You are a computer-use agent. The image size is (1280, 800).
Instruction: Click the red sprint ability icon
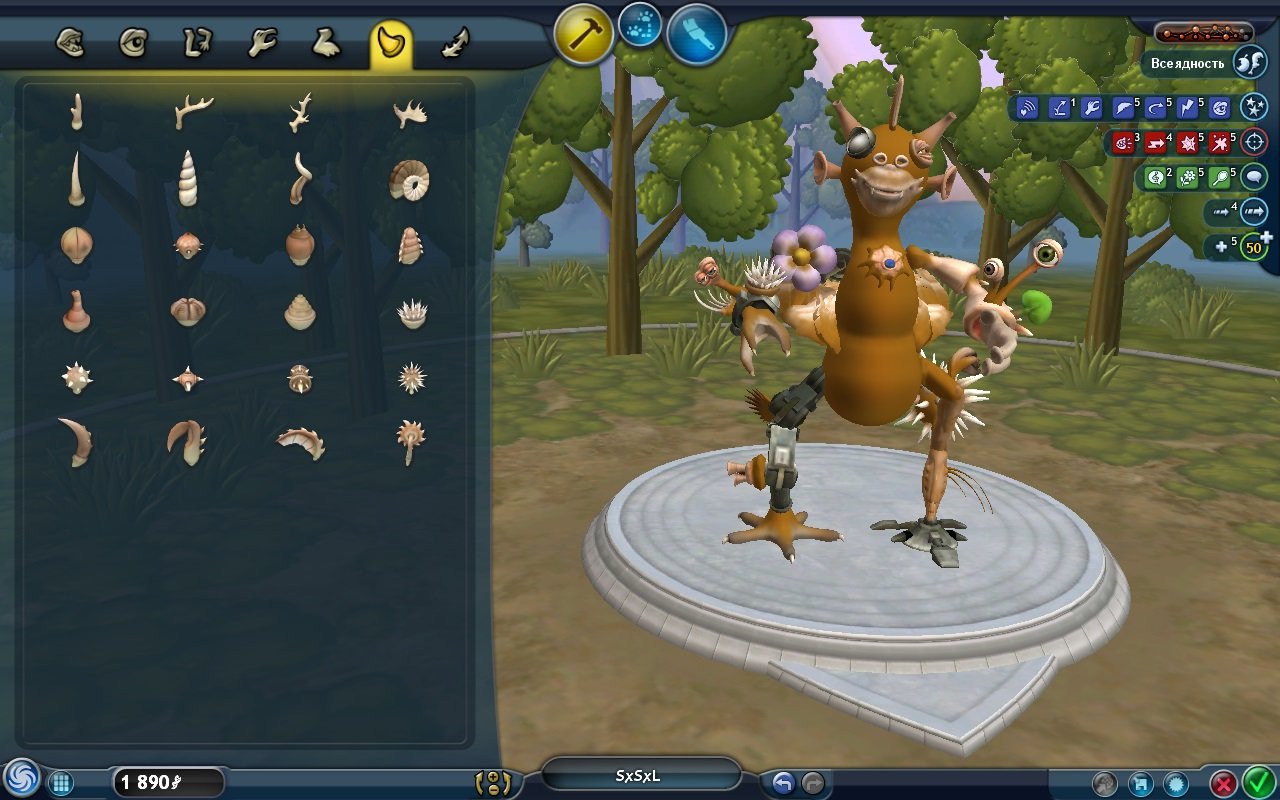click(1154, 142)
